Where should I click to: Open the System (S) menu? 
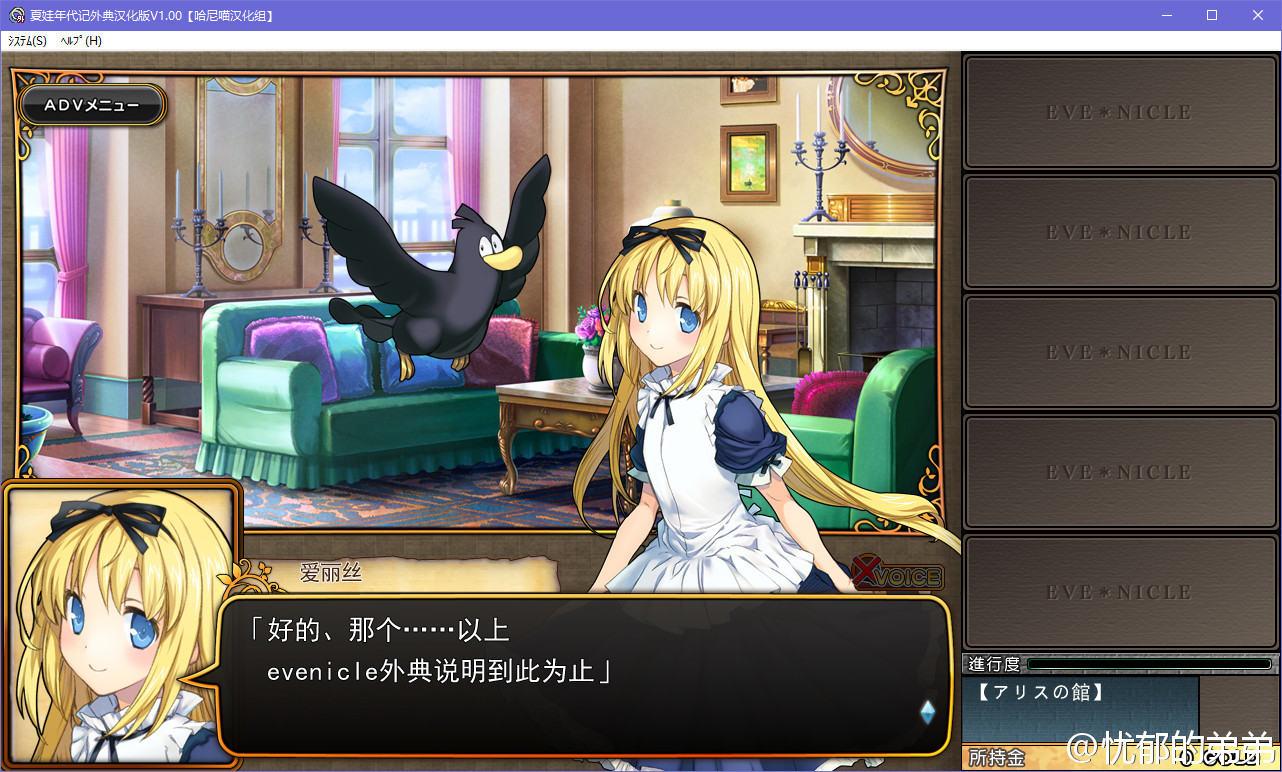point(27,41)
